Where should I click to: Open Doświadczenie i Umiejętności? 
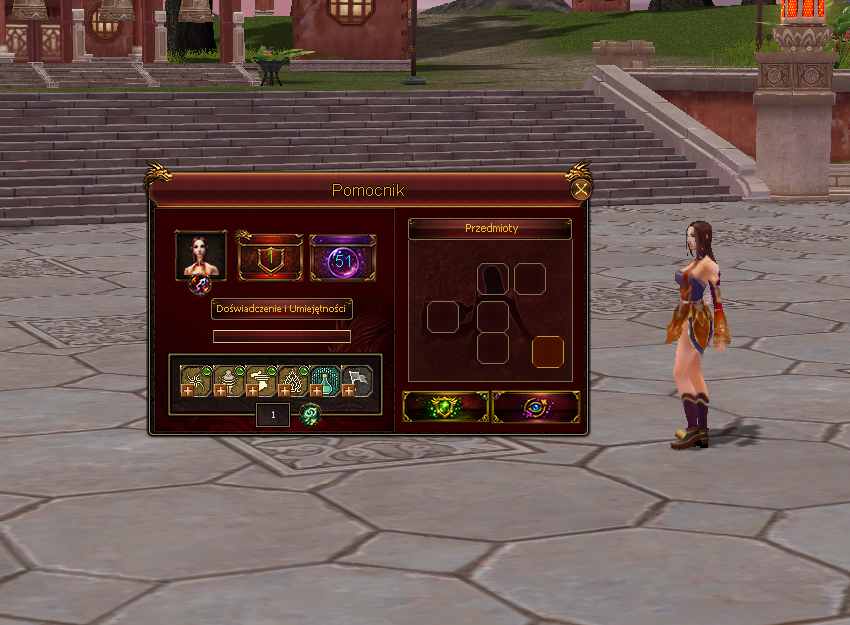tap(282, 310)
